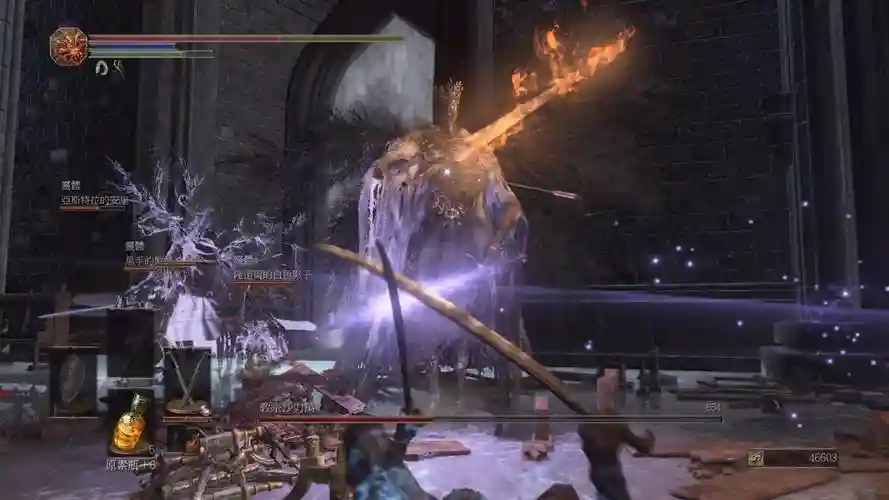
Task: Select the ring-shaped status effect icon
Action: coord(102,67)
